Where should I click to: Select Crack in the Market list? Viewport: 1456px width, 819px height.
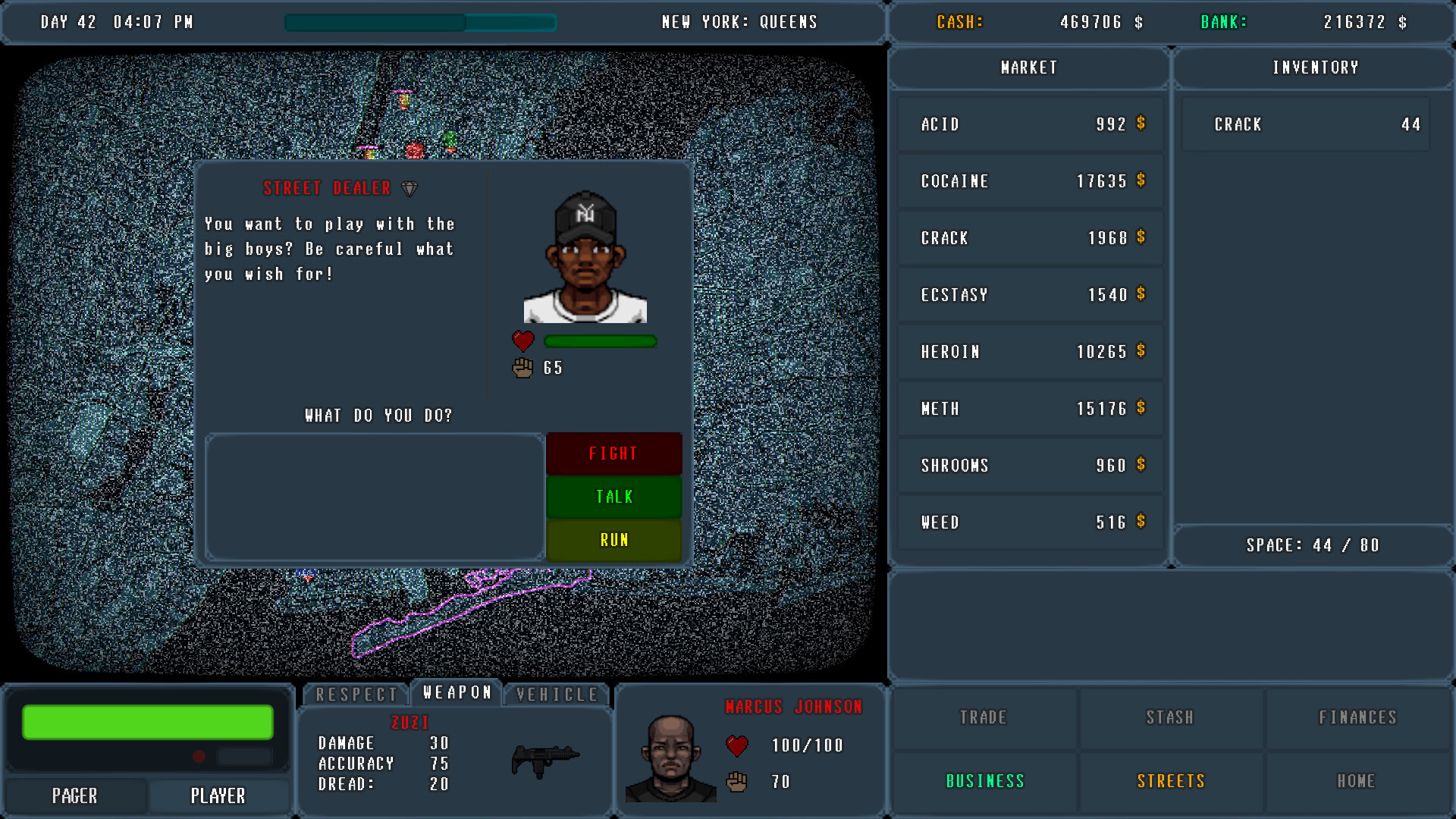click(x=1029, y=237)
